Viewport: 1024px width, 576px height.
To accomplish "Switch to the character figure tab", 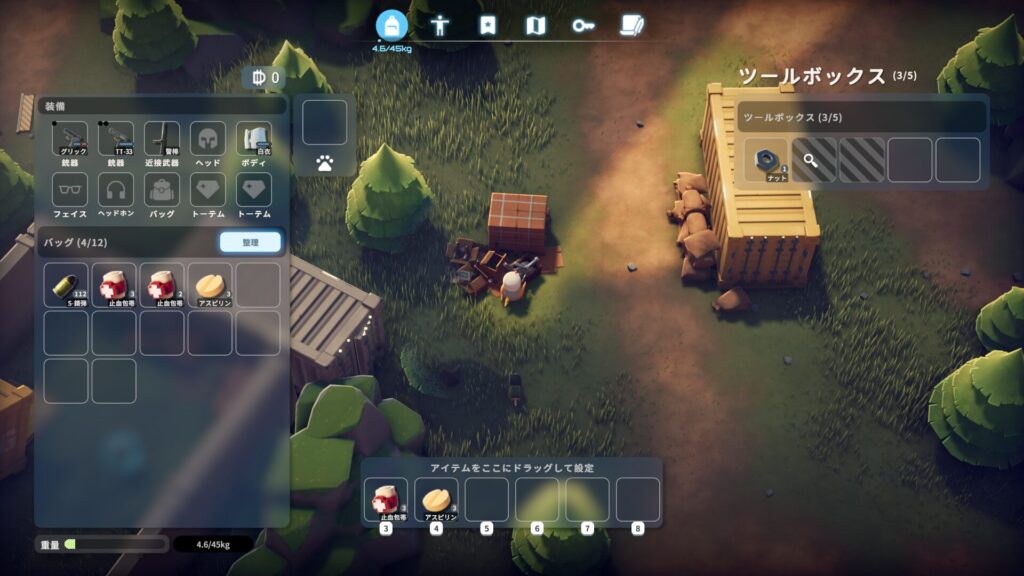I will [440, 26].
